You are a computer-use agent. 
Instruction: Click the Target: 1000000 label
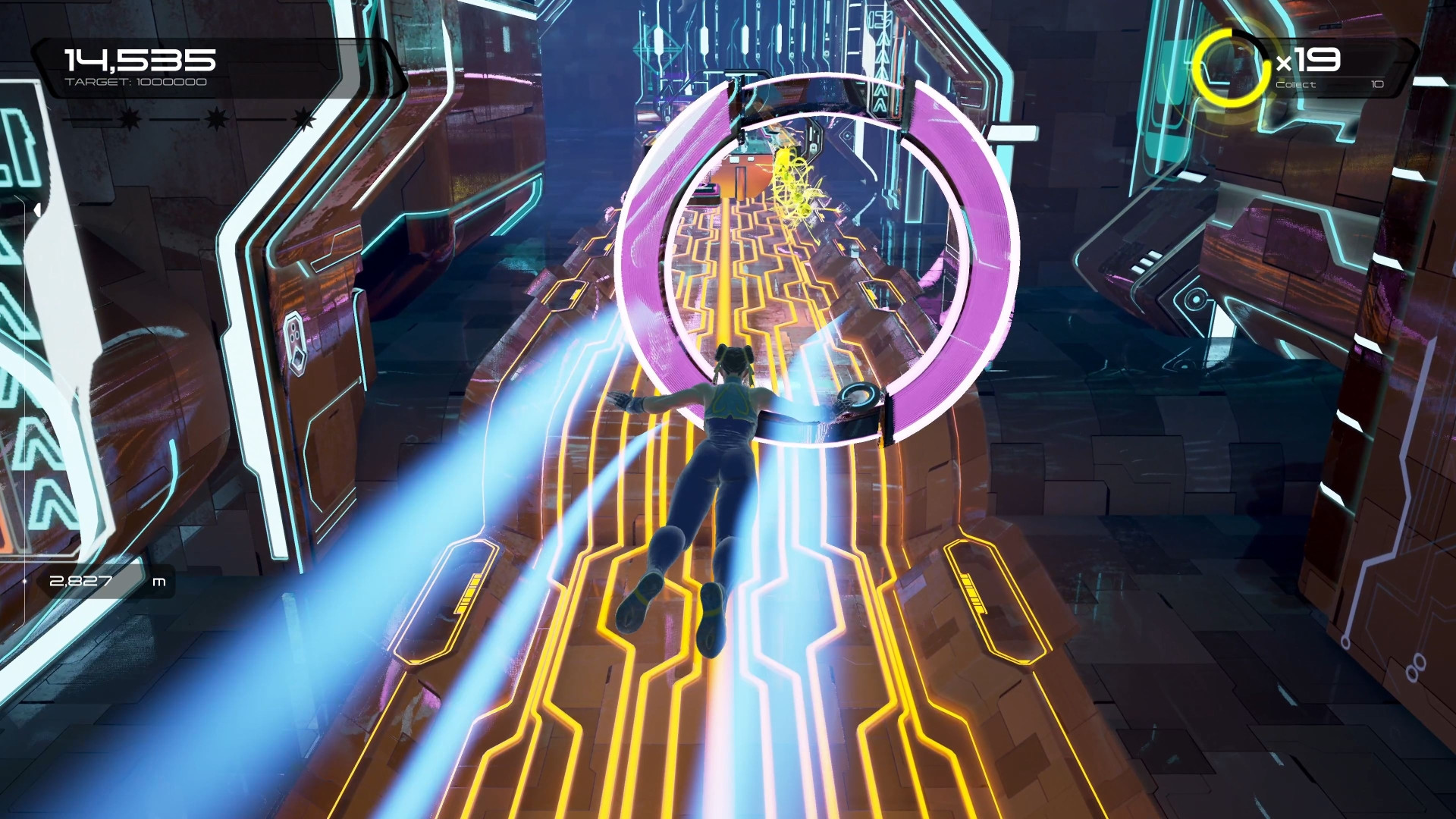pyautogui.click(x=136, y=83)
